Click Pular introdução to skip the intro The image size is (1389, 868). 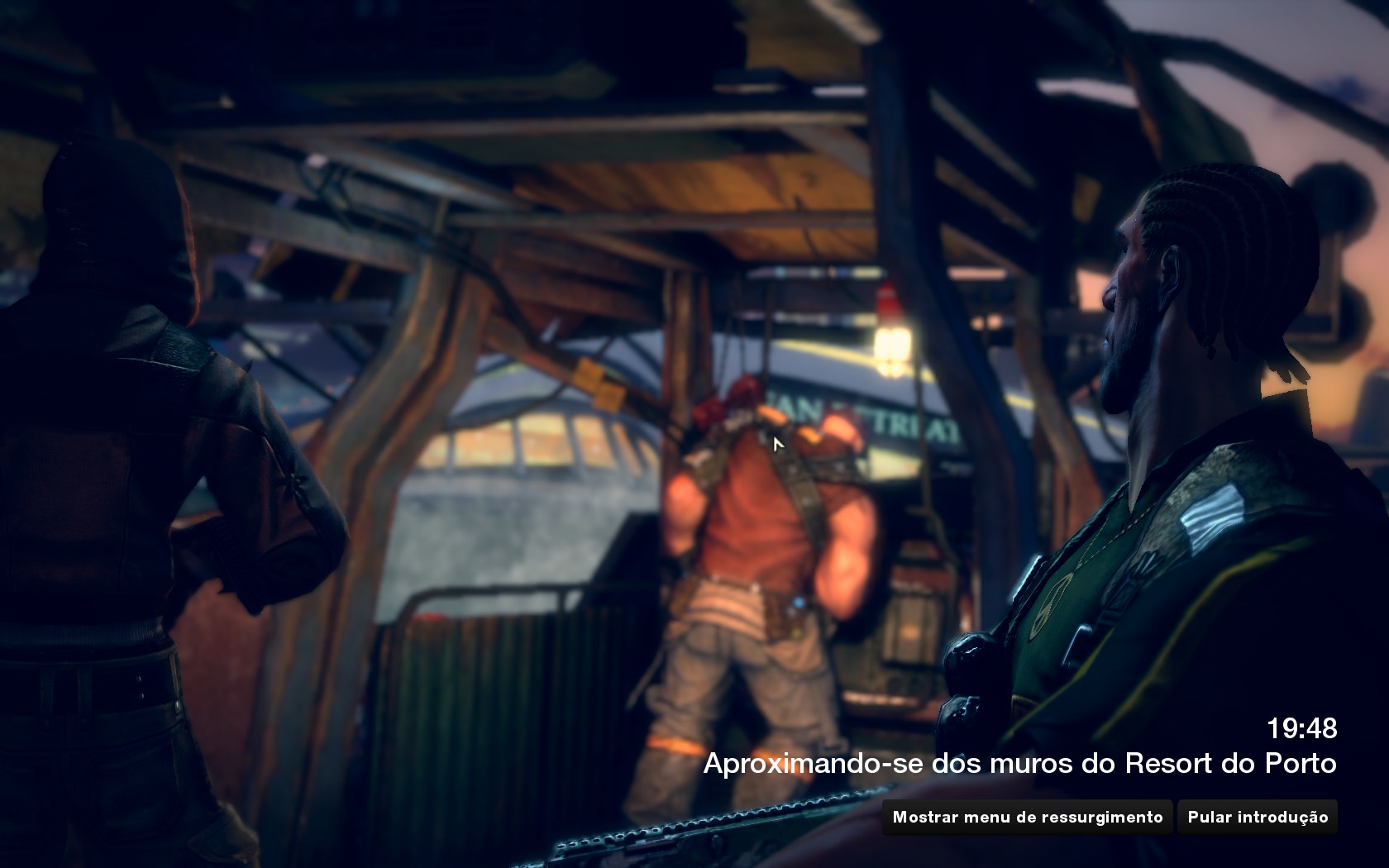point(1258,817)
